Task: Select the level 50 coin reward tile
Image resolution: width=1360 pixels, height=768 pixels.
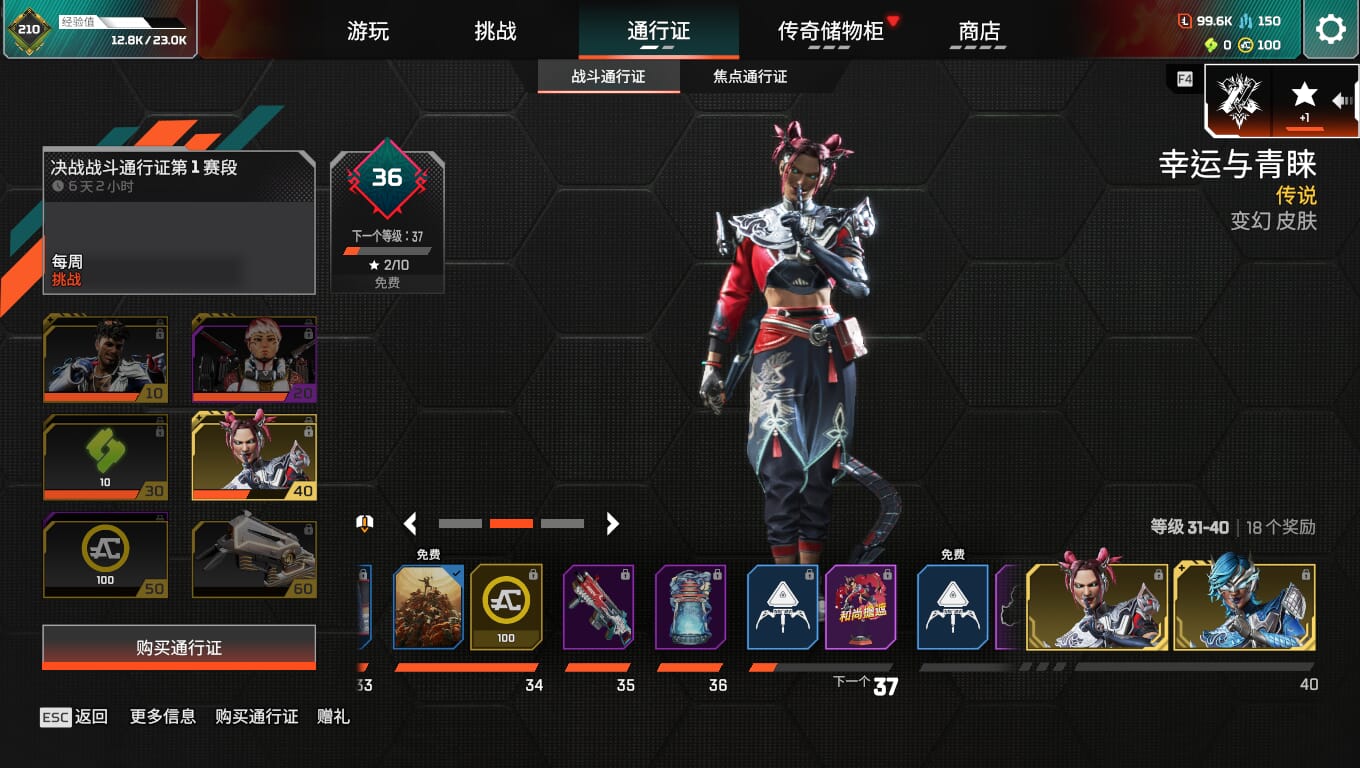Action: [106, 555]
